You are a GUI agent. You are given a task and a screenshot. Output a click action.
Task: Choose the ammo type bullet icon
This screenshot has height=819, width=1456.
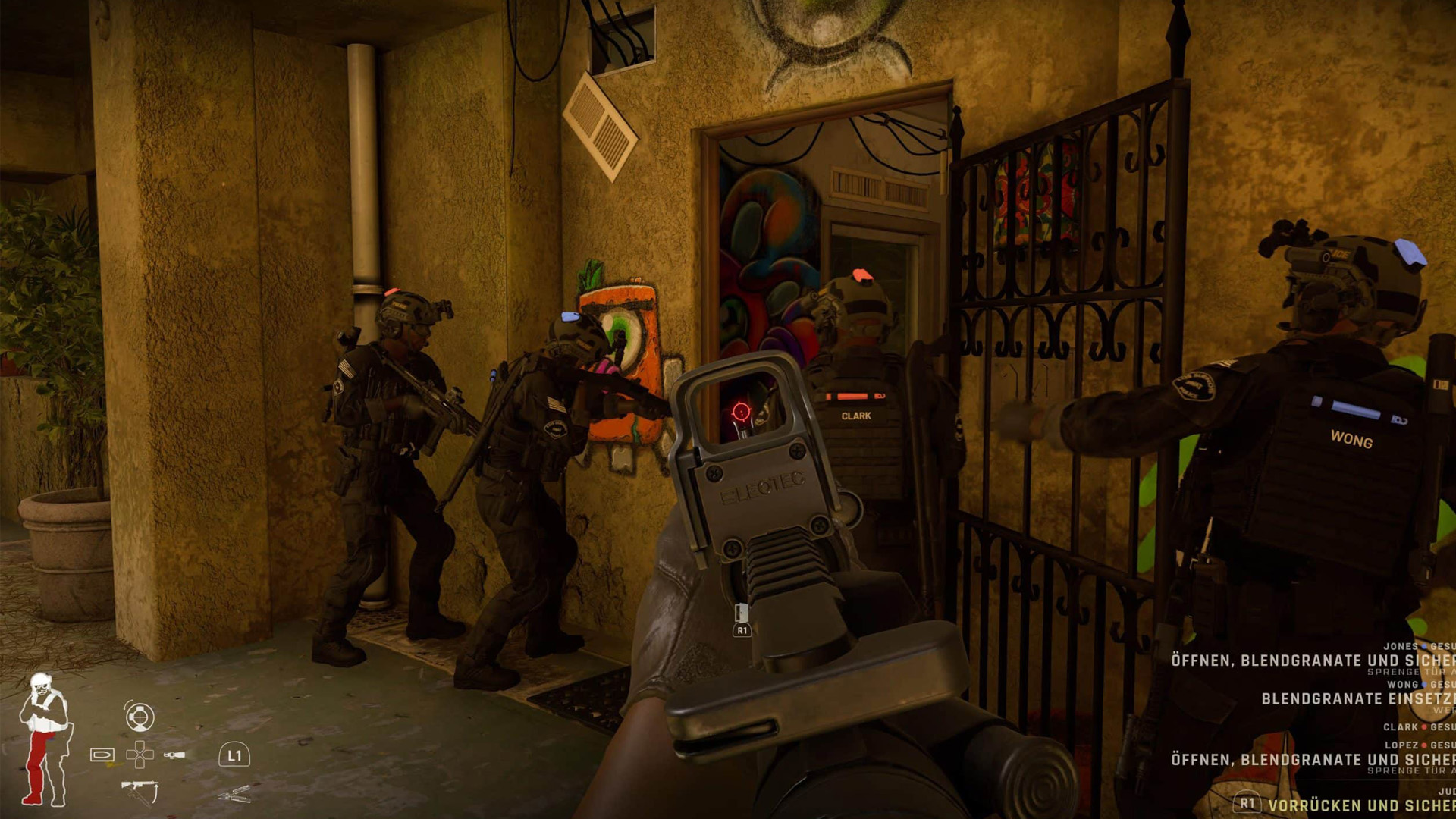[x=102, y=755]
